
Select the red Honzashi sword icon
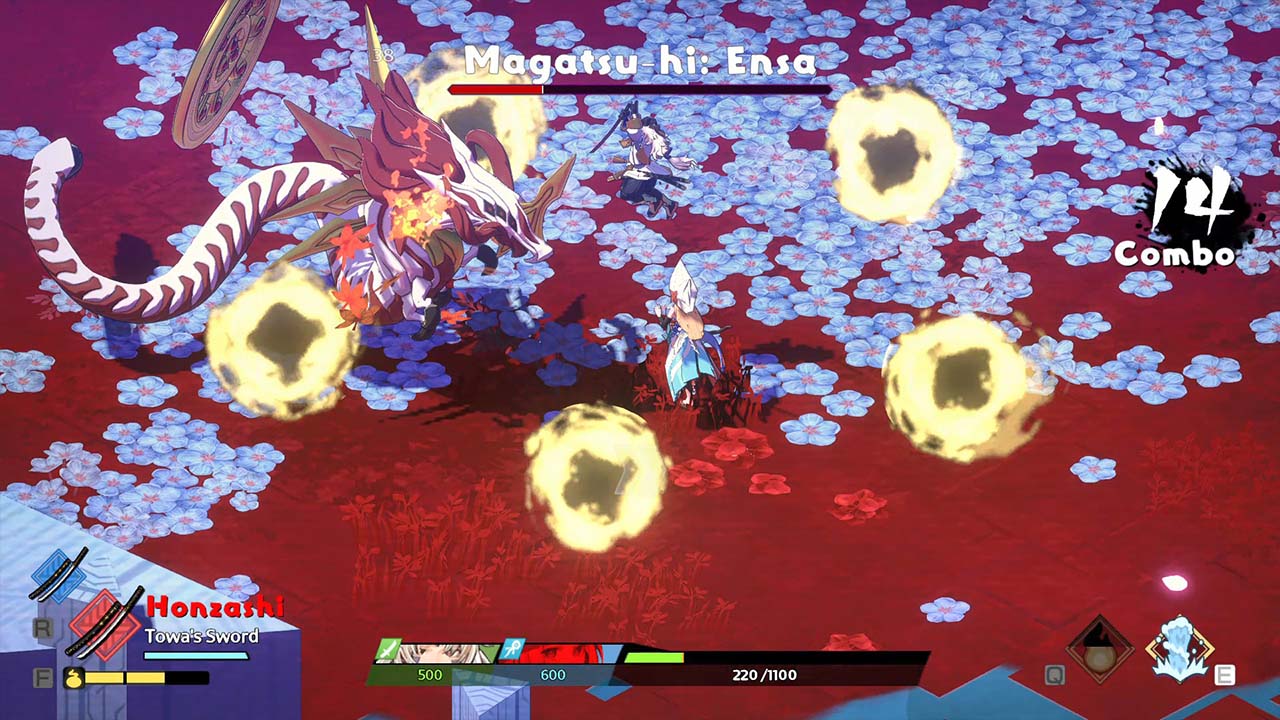click(105, 623)
